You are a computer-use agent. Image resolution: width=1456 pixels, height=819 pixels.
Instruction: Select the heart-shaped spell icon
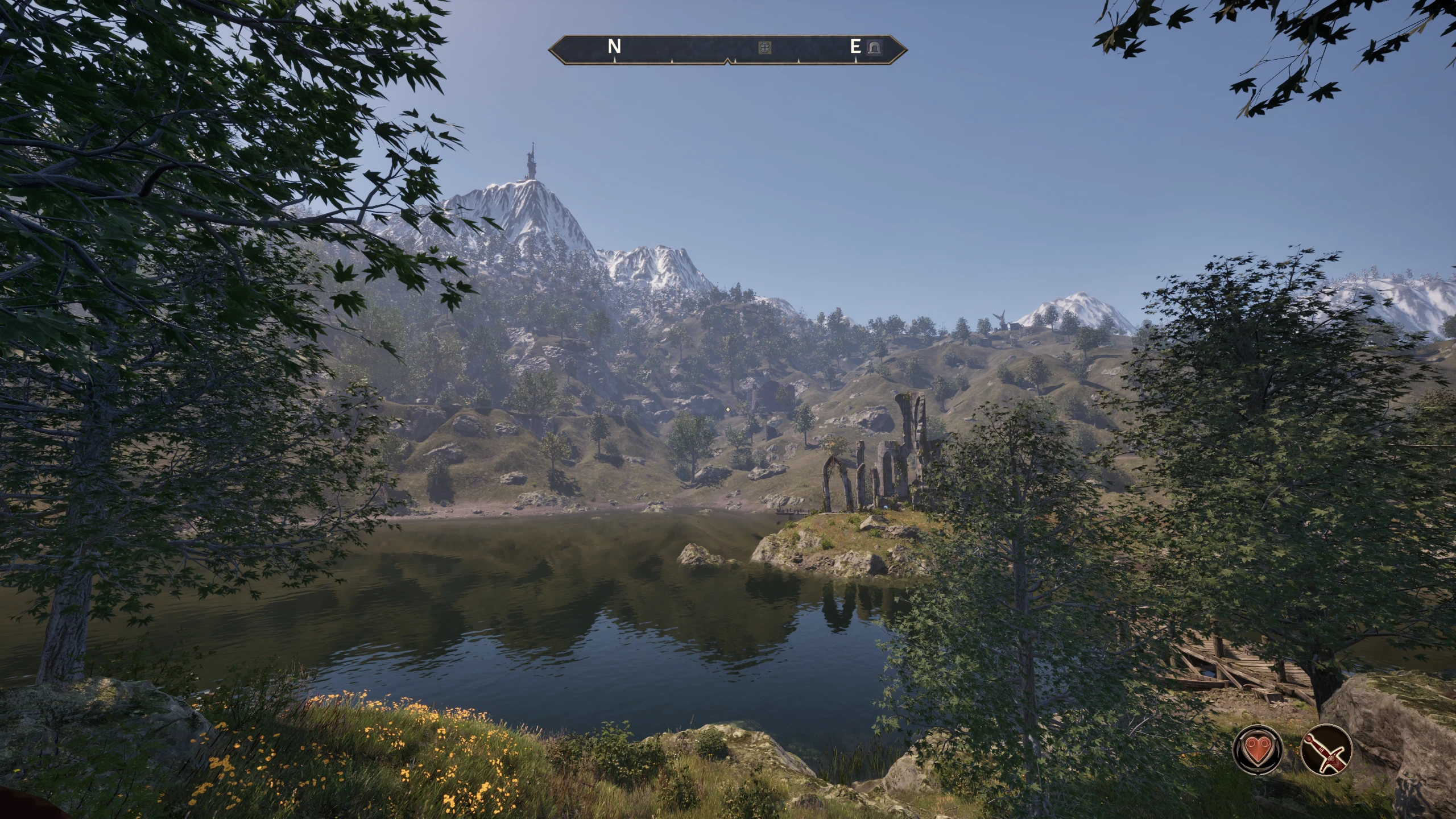[x=1258, y=748]
